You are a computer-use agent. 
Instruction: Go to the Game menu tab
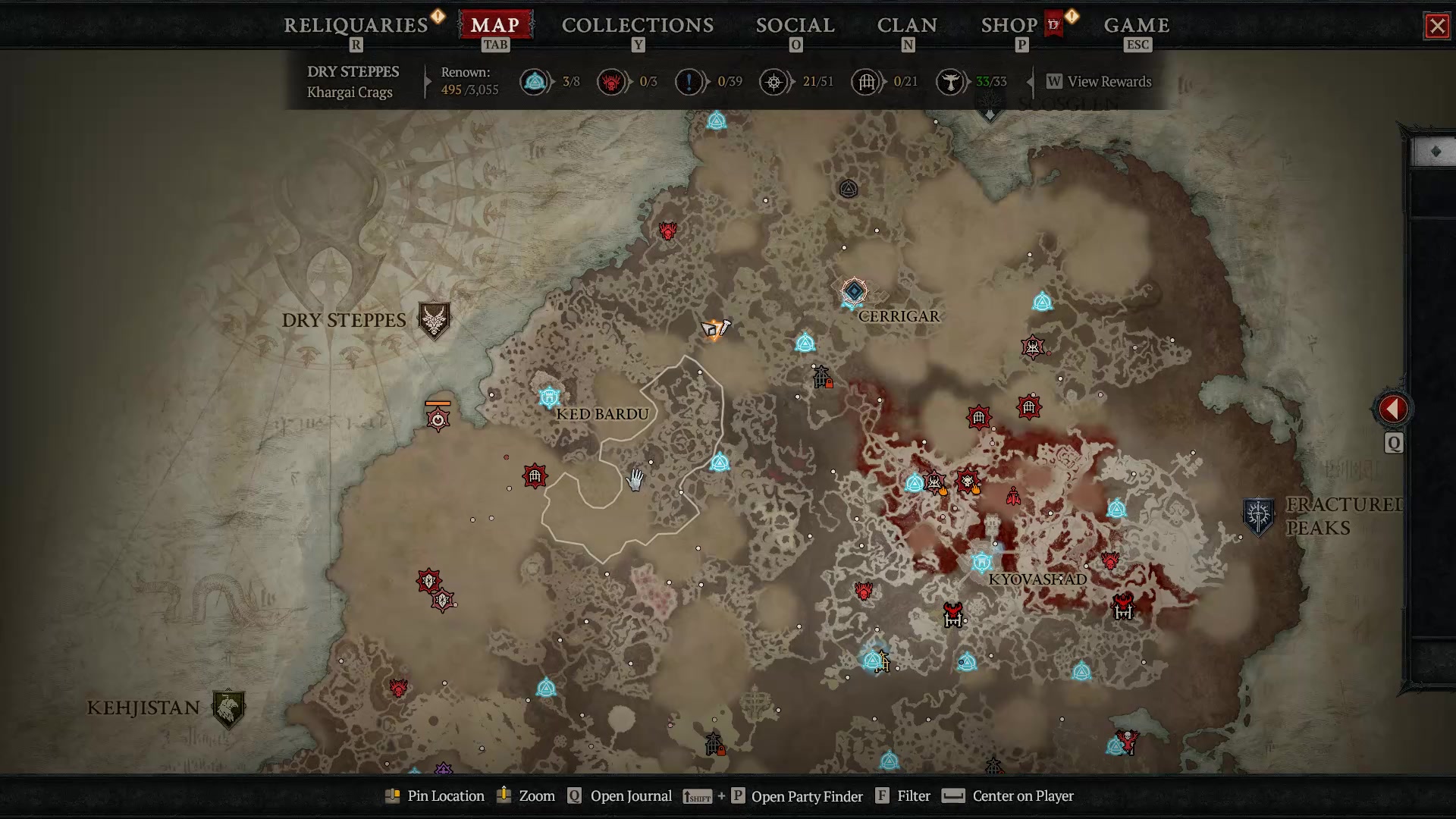click(x=1136, y=25)
